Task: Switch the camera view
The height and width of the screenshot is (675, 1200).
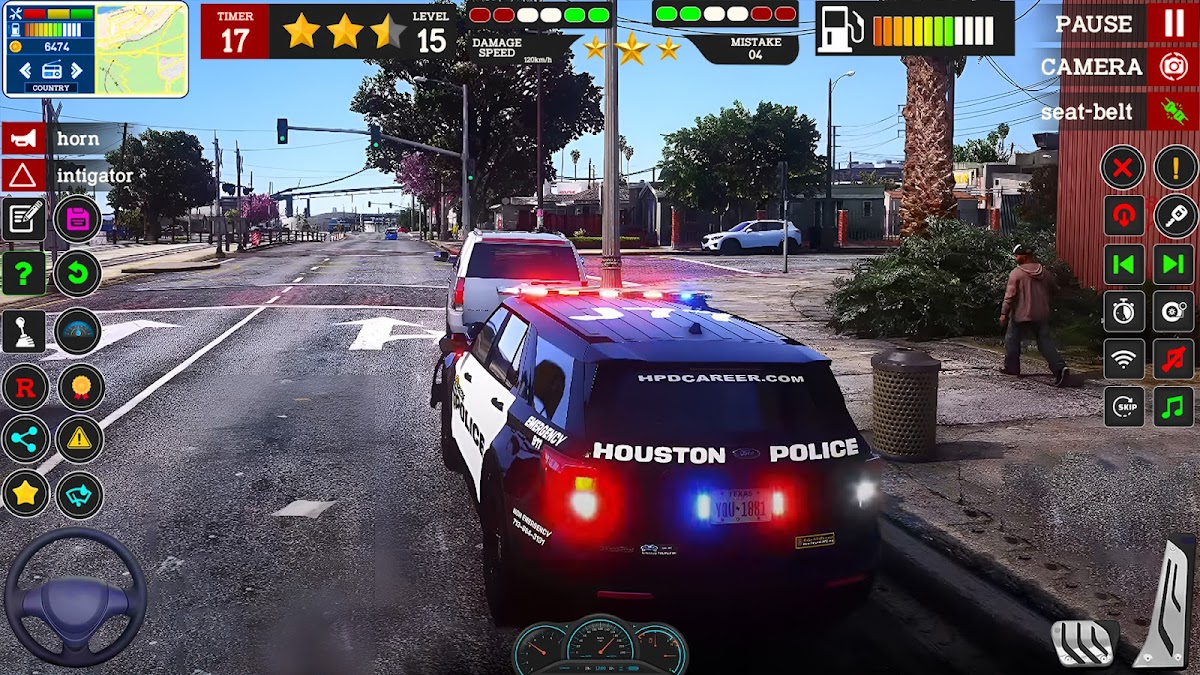Action: point(1173,67)
